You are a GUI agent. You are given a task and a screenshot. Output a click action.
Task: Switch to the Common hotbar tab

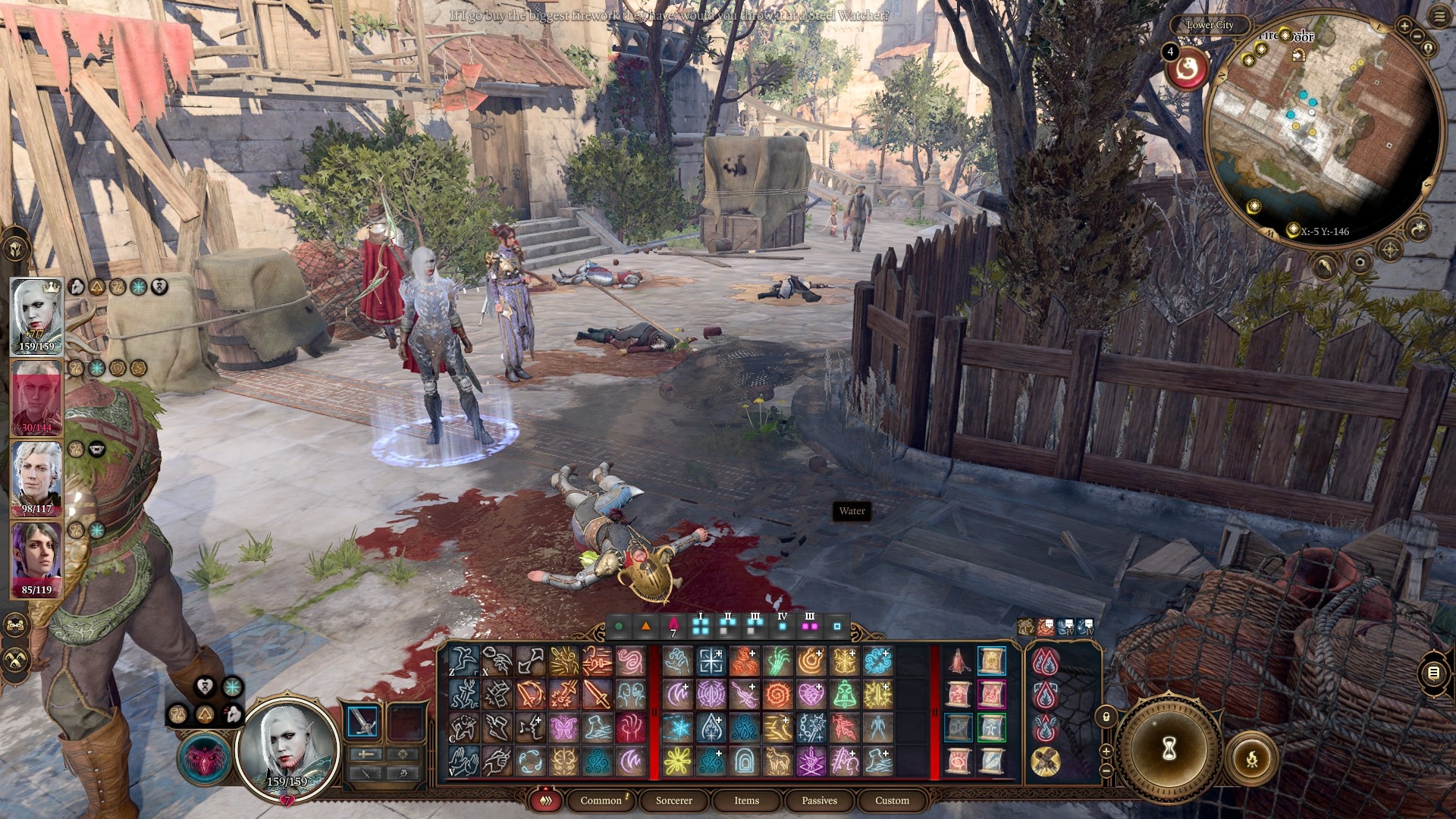tap(601, 800)
